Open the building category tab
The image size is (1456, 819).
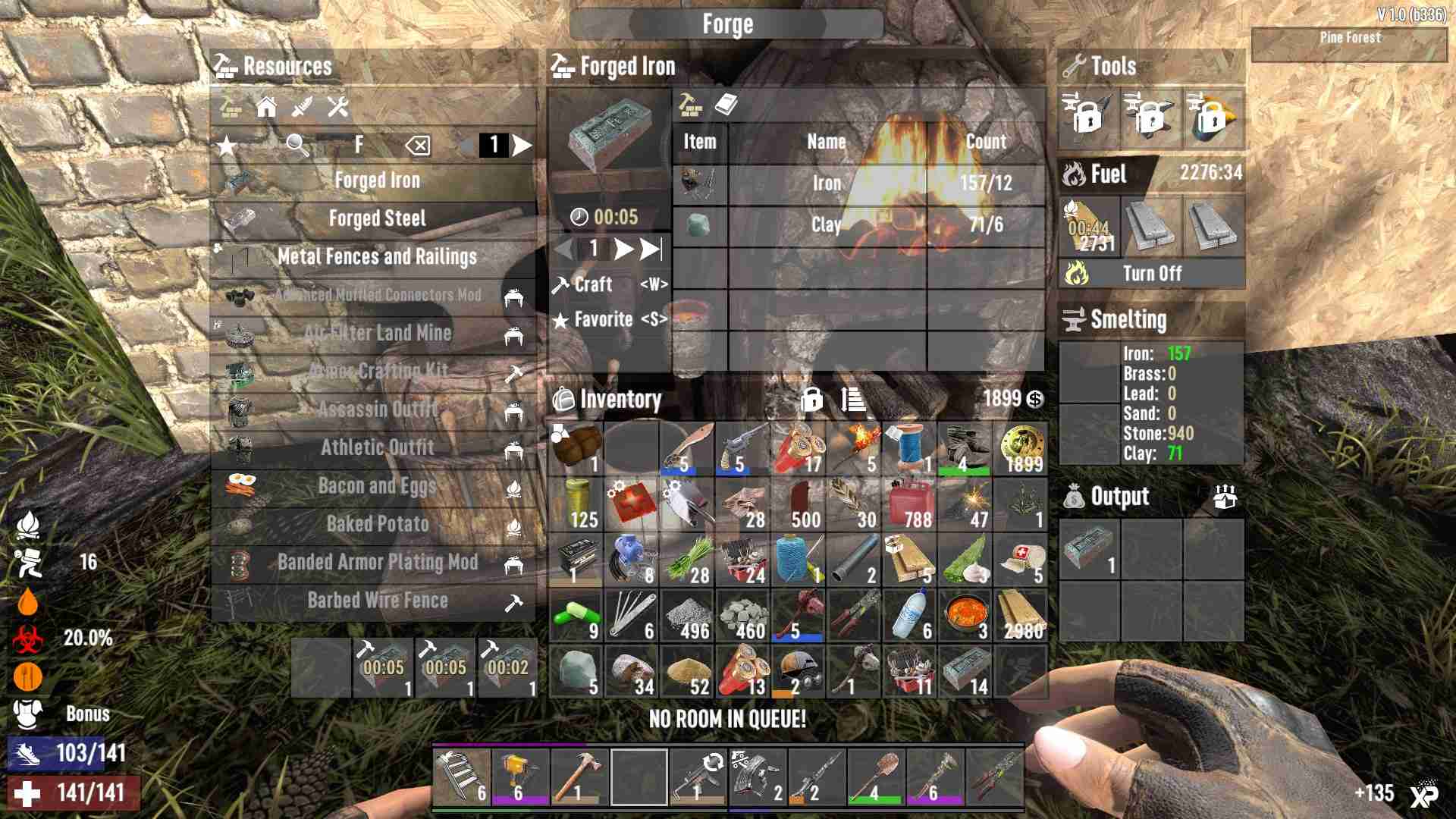[266, 107]
